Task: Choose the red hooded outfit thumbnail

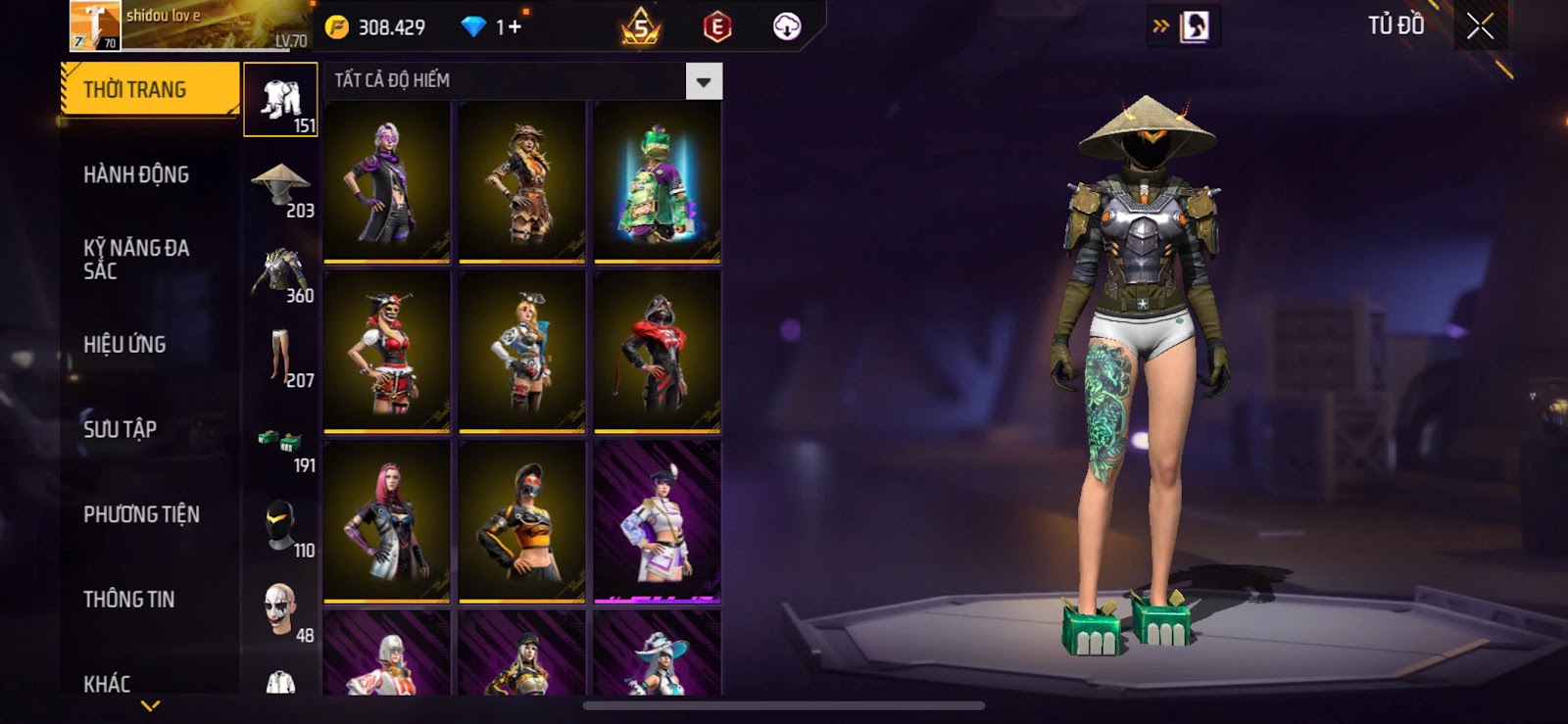Action: (x=658, y=352)
